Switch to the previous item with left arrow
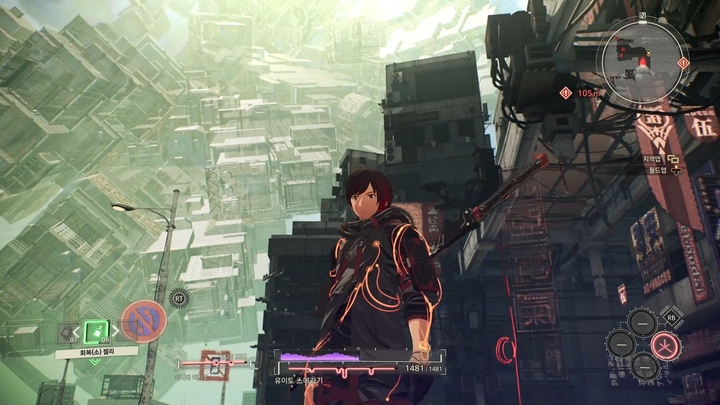Screen dimensions: 720x405 click(x=76, y=331)
